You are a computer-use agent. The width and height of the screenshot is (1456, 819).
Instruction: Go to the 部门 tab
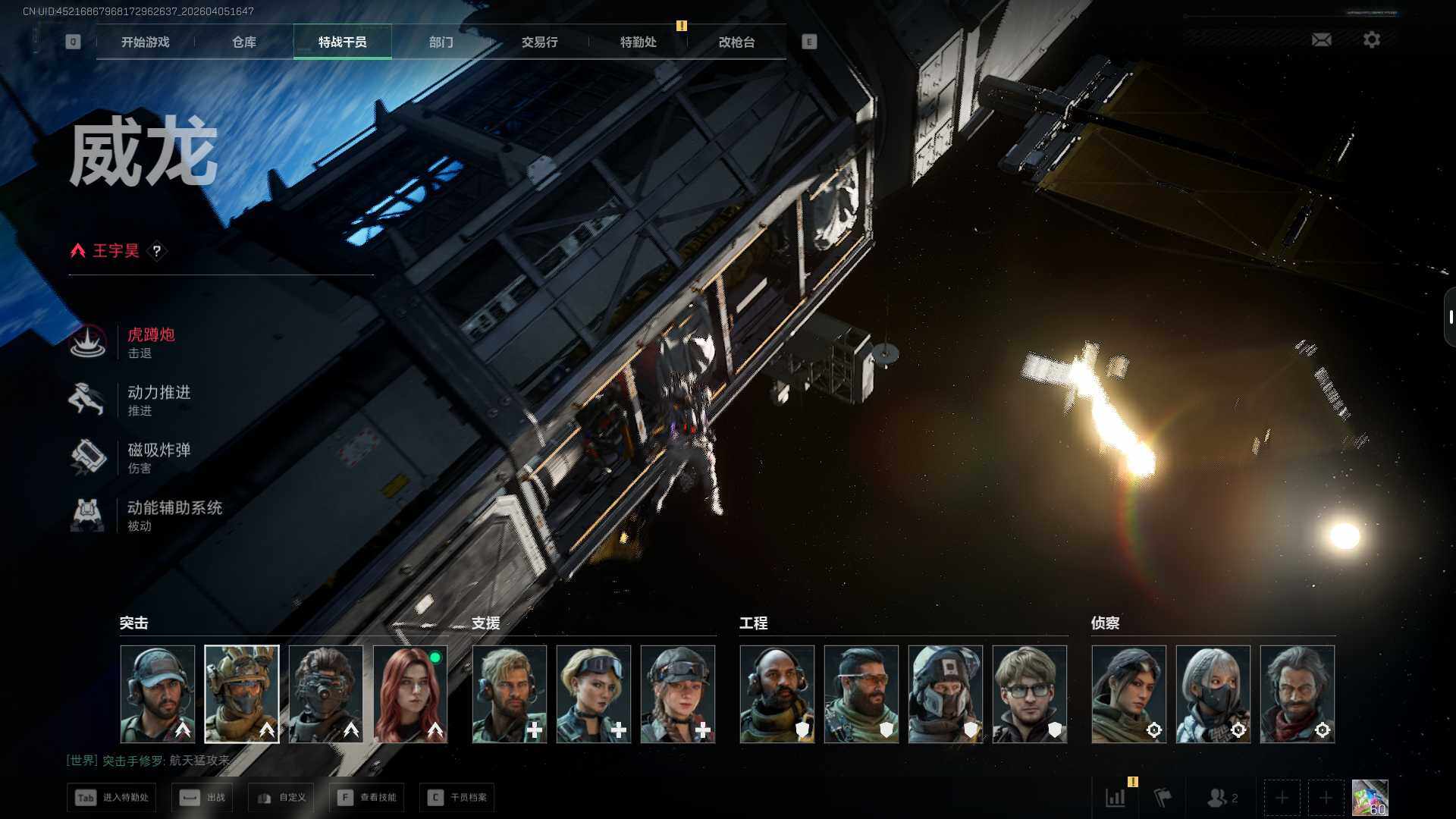(441, 42)
